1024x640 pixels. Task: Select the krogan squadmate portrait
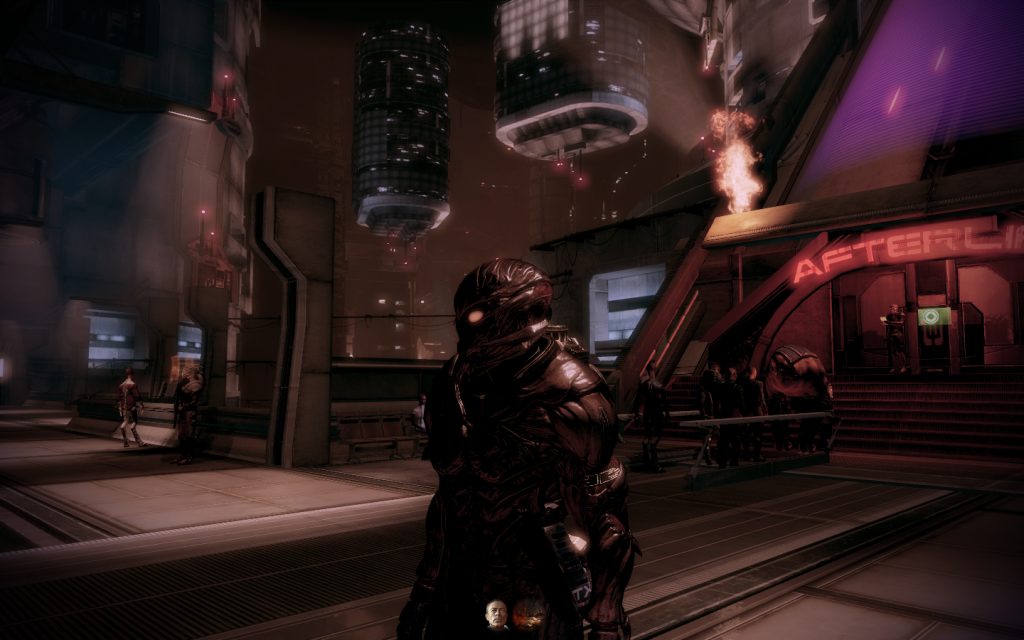[528, 615]
